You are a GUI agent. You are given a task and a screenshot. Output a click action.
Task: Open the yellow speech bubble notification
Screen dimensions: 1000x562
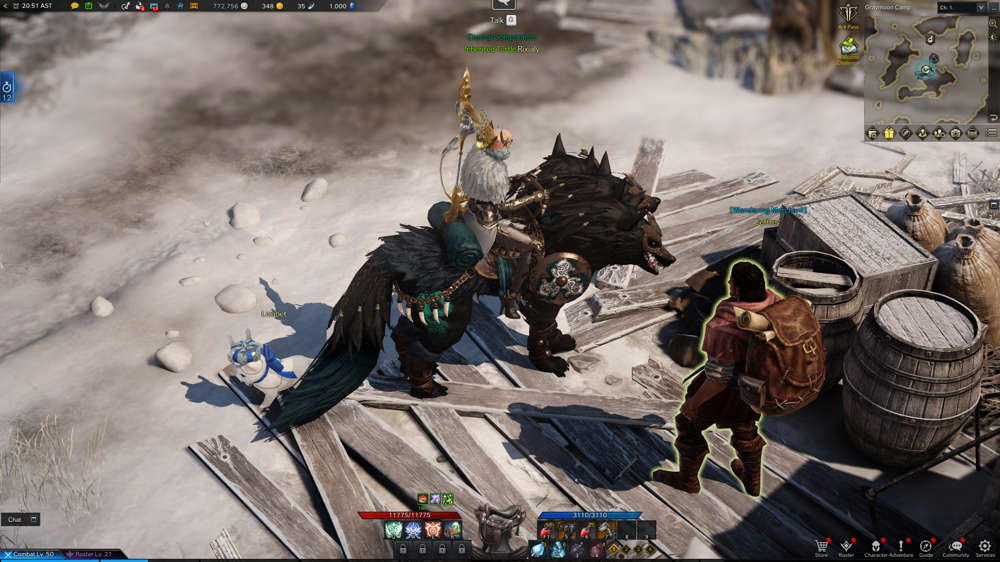74,6
